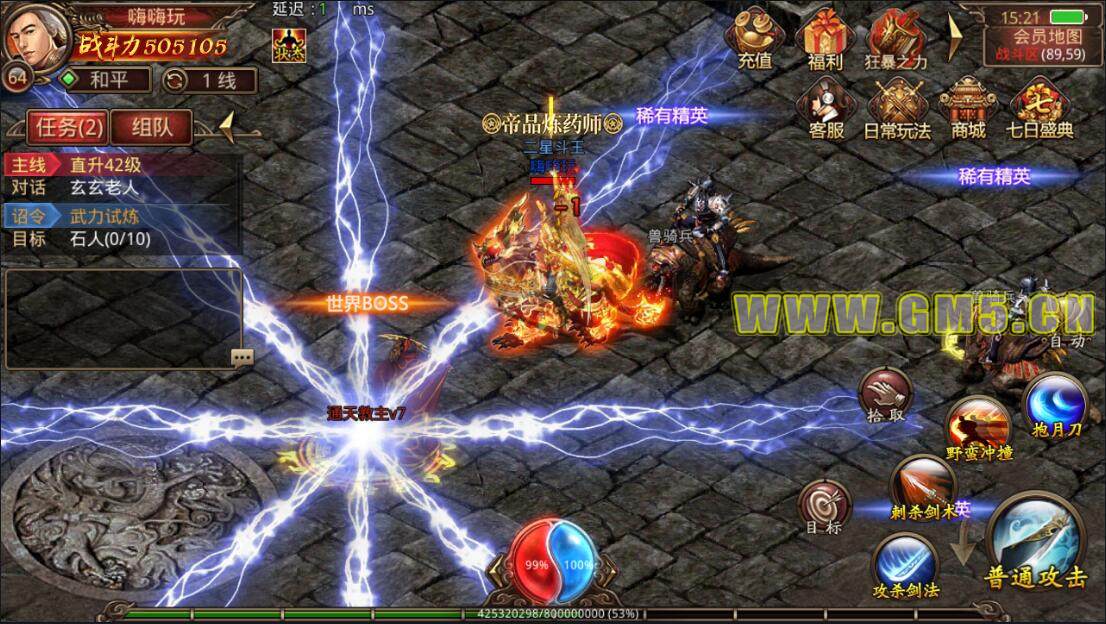Open the 日常玩法 daily activities
1106x624 pixels.
pos(897,106)
